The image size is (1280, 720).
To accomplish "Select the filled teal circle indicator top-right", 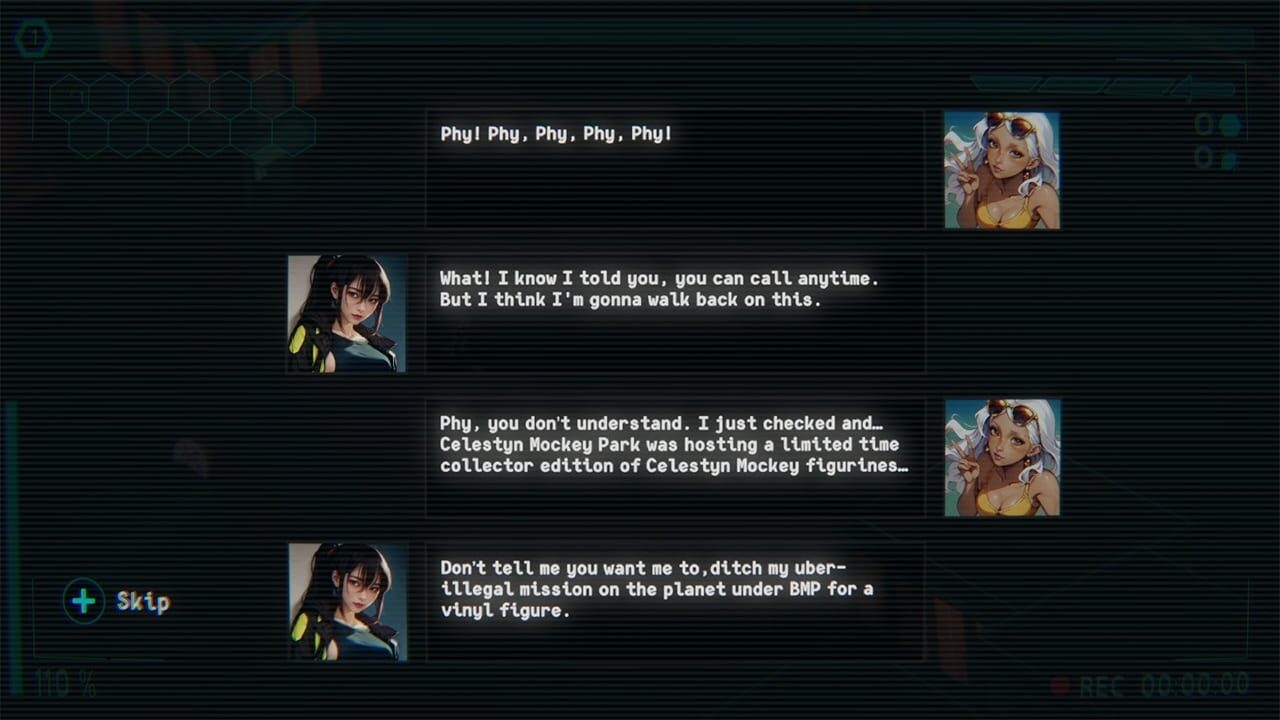I will pos(1230,125).
